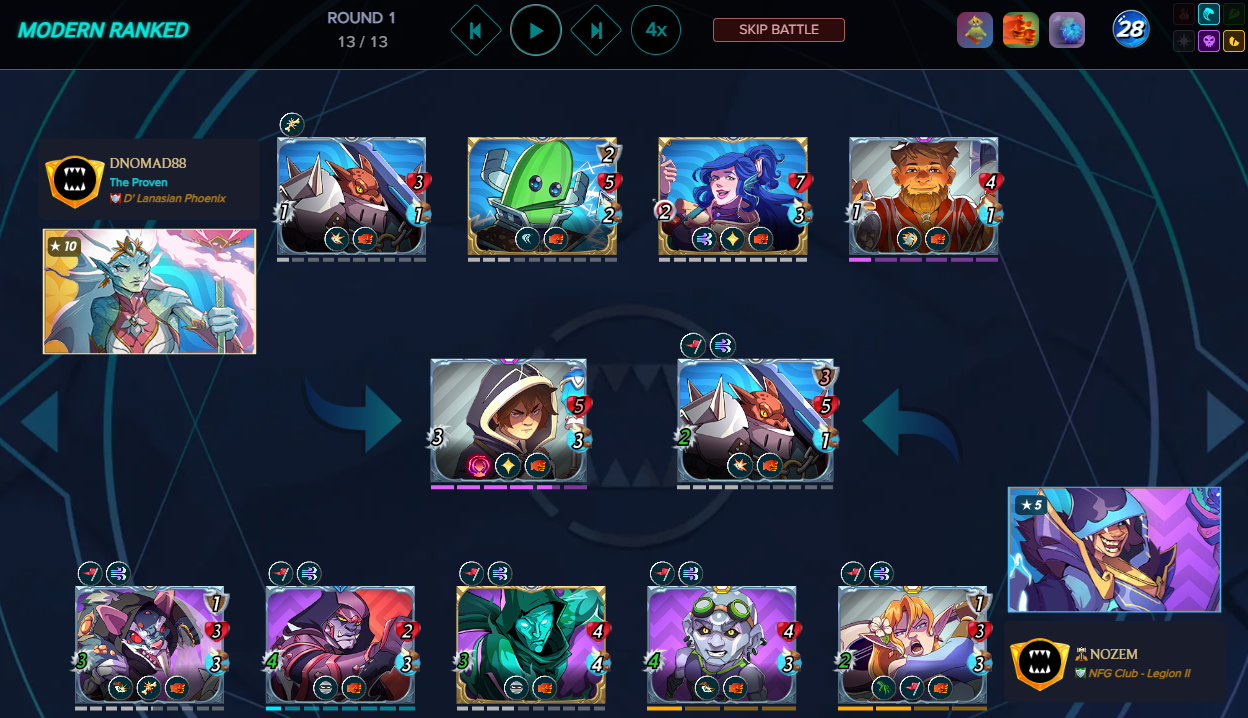Show the blue crystal ruleset icon details
The image size is (1248, 718).
coord(1067,30)
